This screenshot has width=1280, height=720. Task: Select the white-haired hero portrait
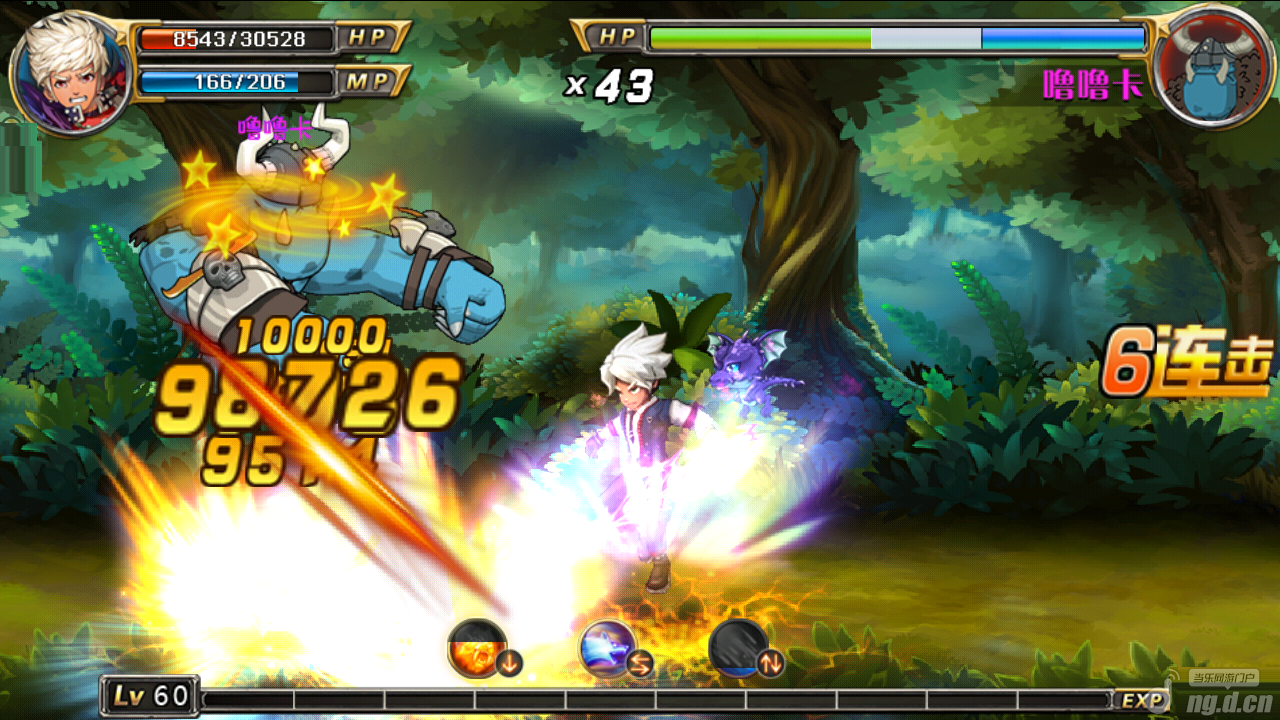(70, 70)
